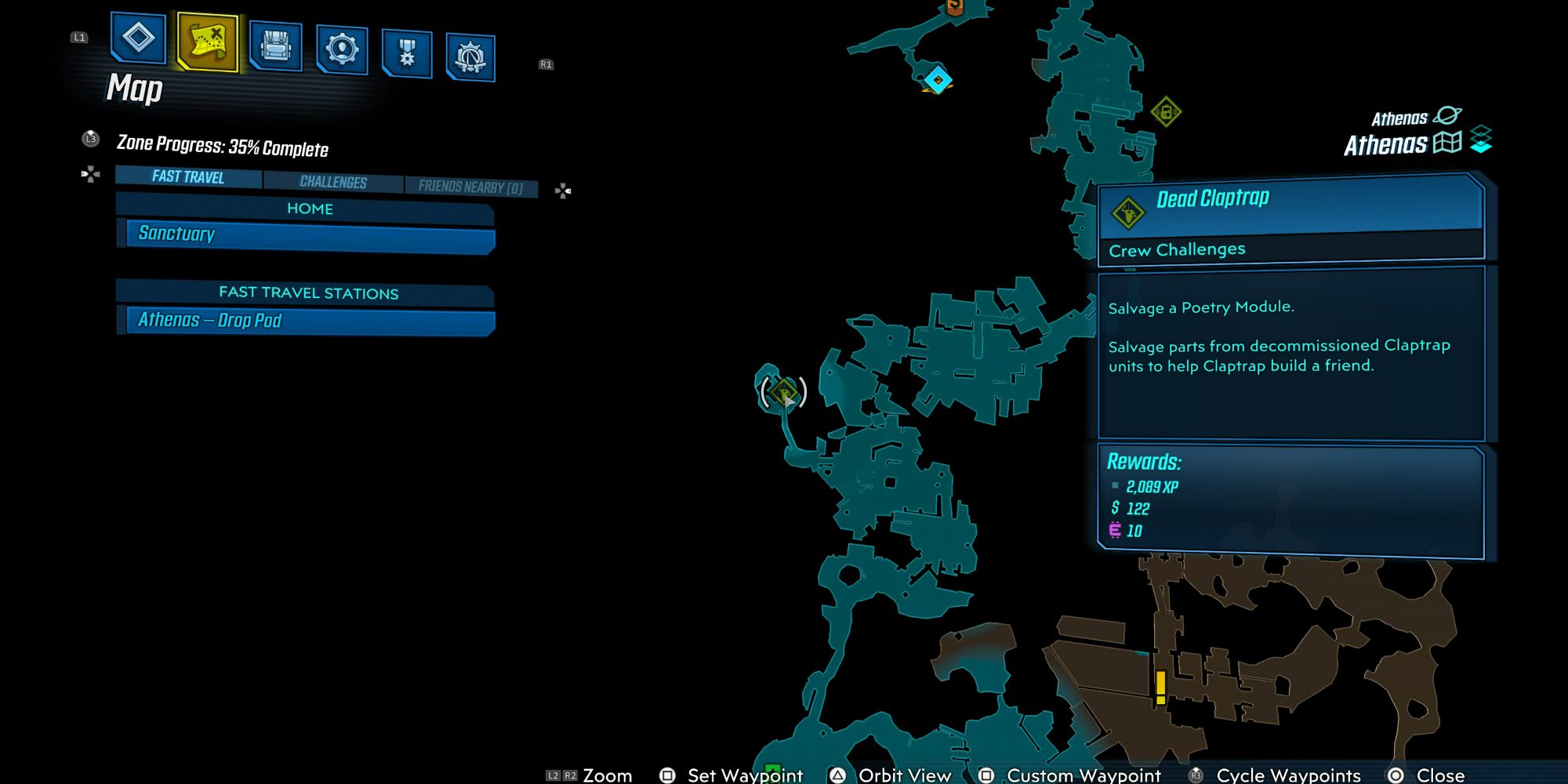This screenshot has width=1568, height=784.
Task: Choose Sanctuary as fast travel destination
Action: 310,234
